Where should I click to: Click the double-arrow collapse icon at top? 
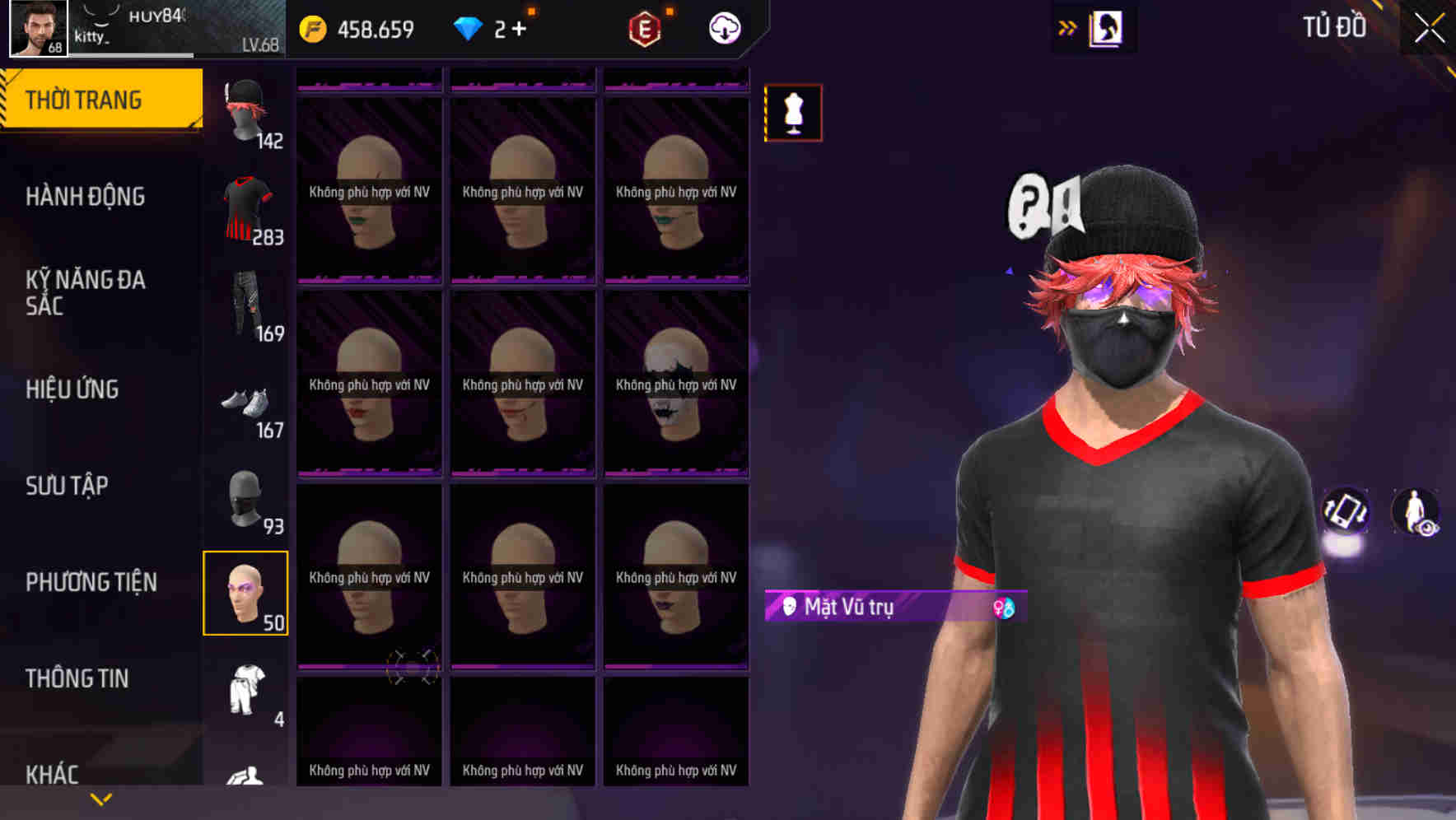point(1068,27)
